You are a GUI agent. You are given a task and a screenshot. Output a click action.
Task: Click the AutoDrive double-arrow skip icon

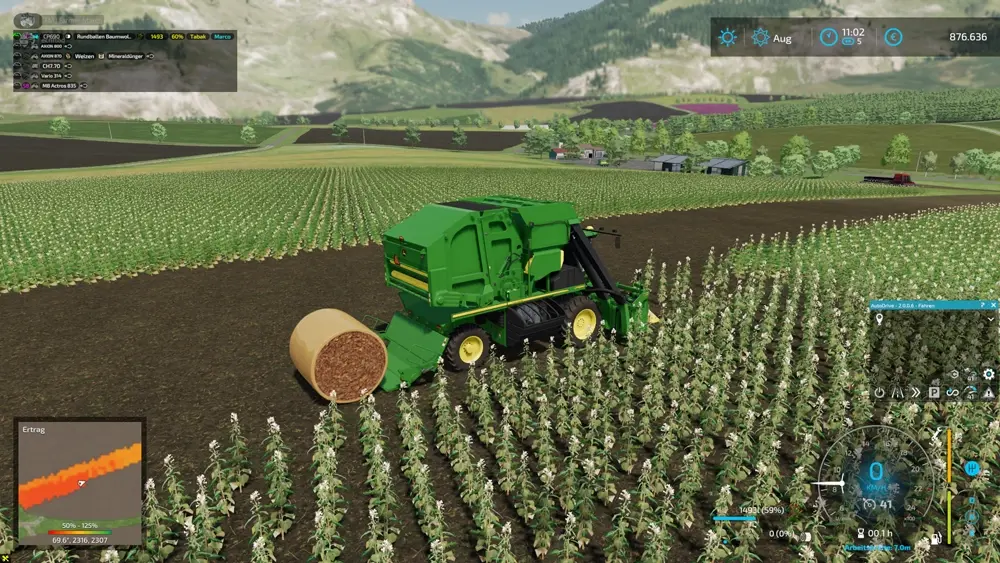pos(915,393)
